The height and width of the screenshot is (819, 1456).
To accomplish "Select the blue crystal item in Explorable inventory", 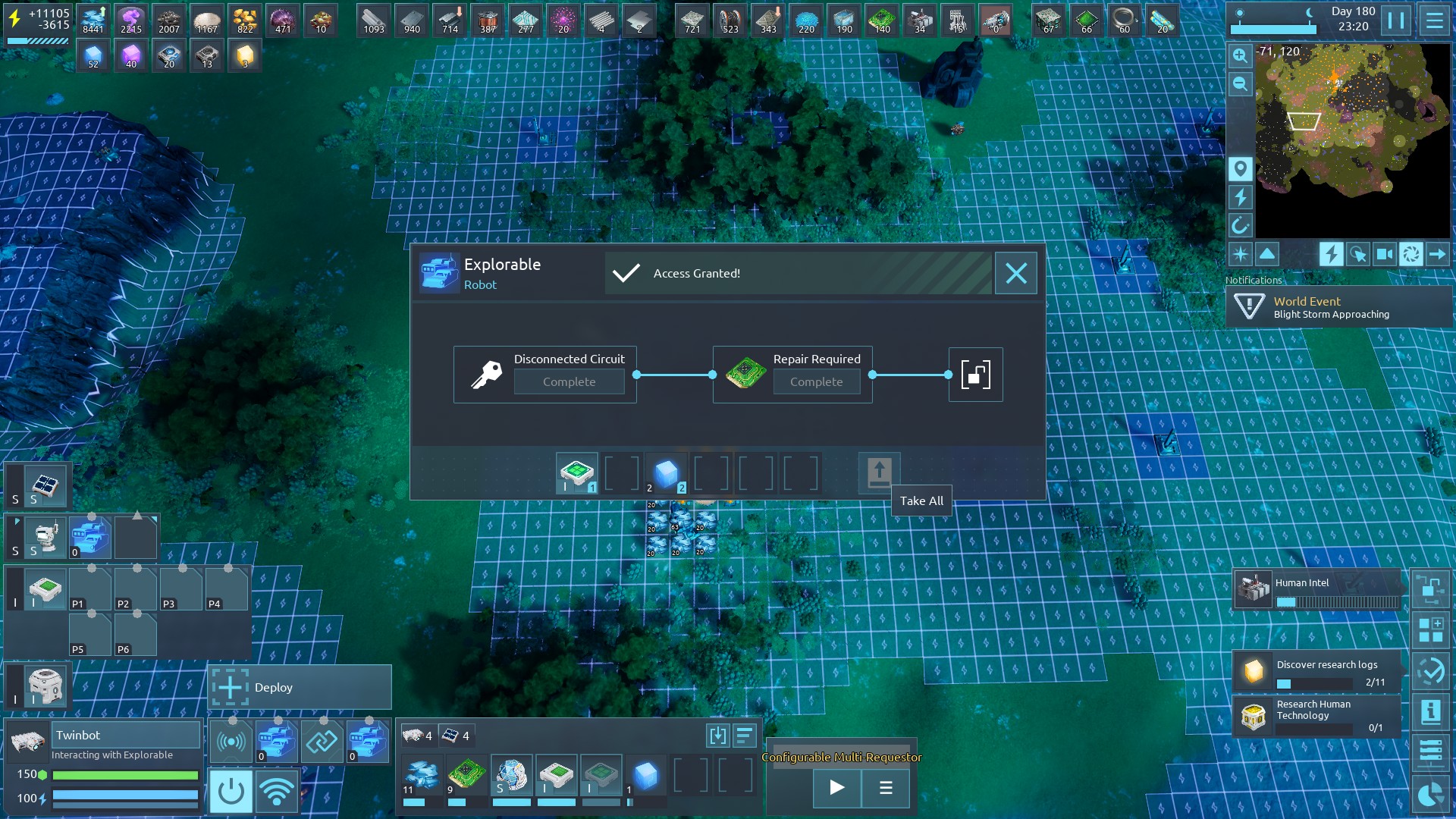I will tap(666, 473).
